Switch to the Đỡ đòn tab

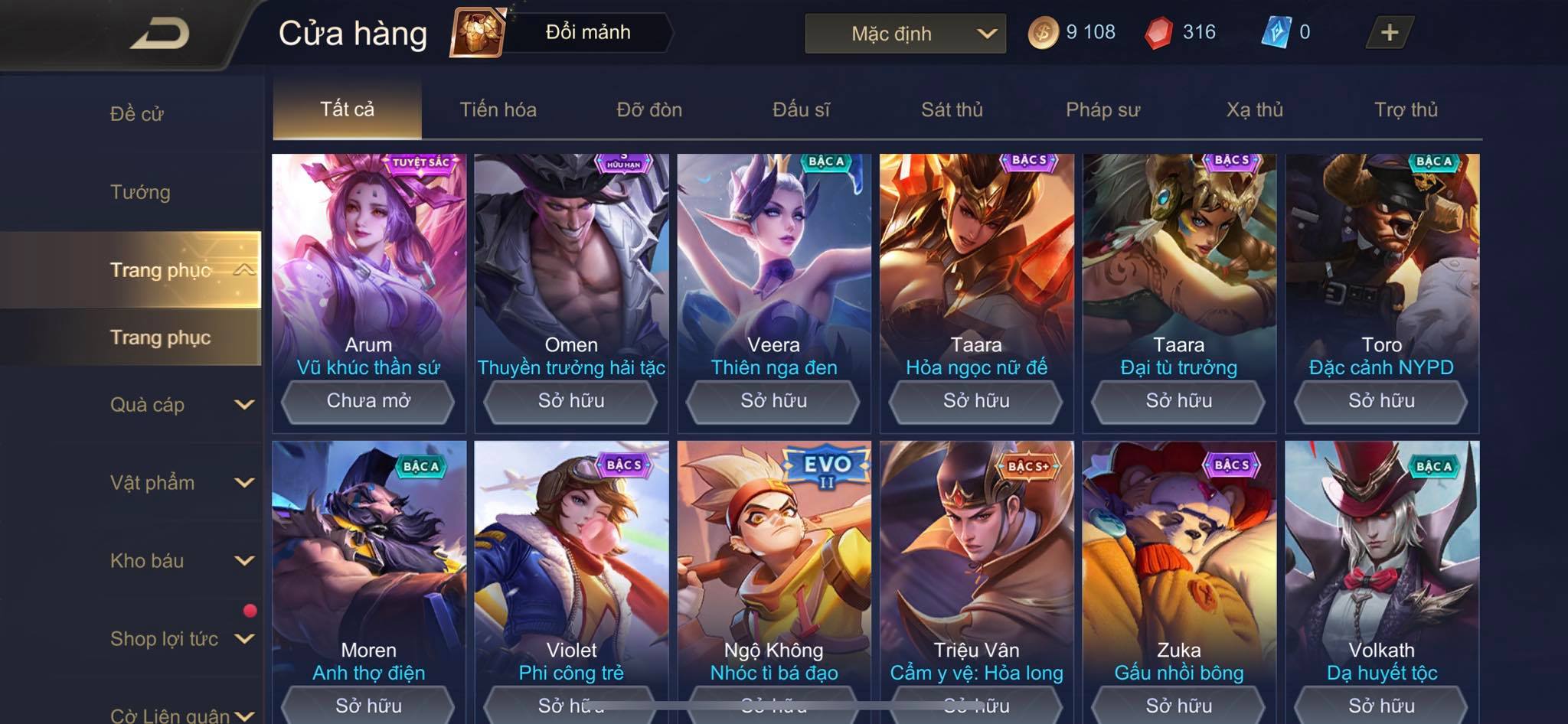click(649, 109)
